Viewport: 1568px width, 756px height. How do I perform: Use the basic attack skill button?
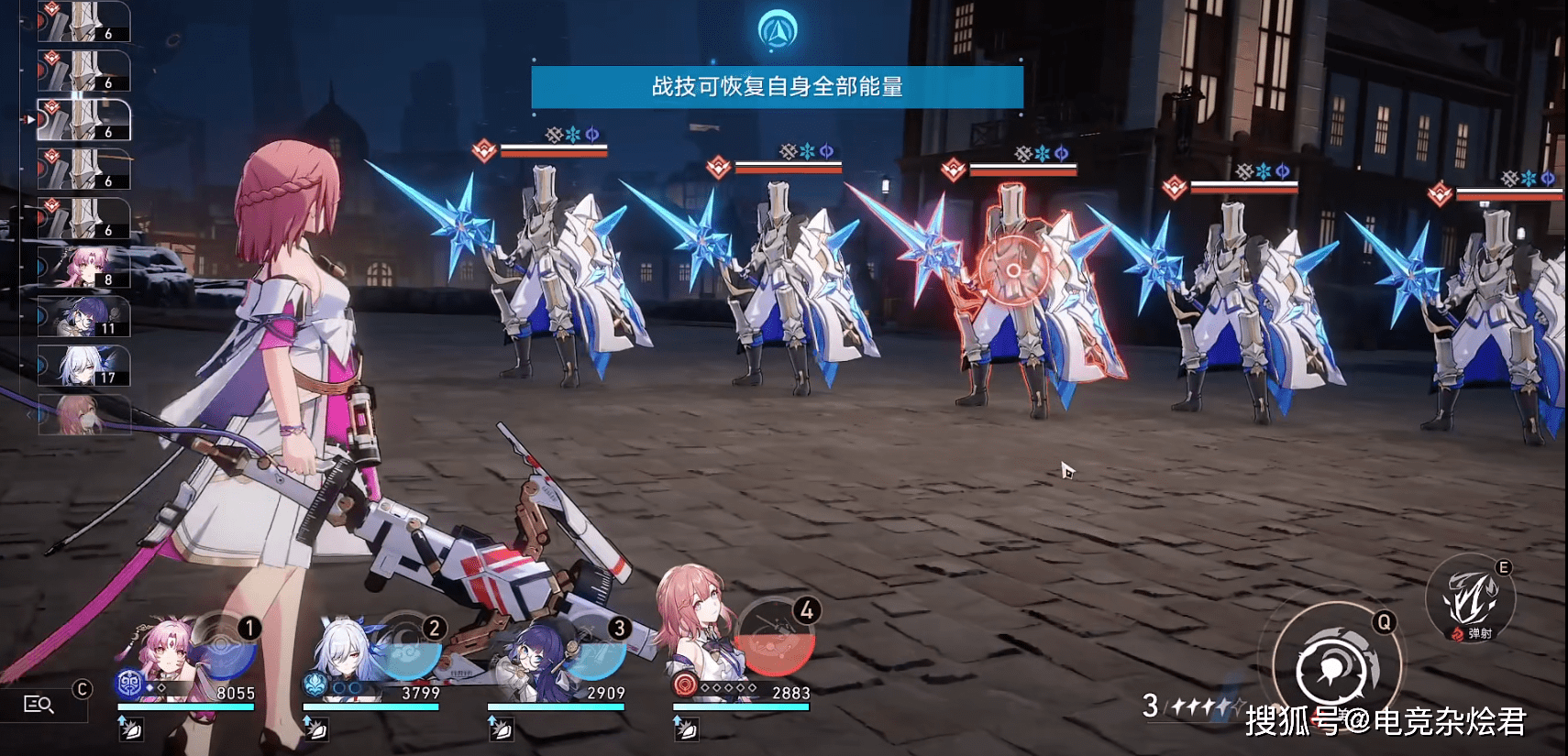pos(1335,669)
